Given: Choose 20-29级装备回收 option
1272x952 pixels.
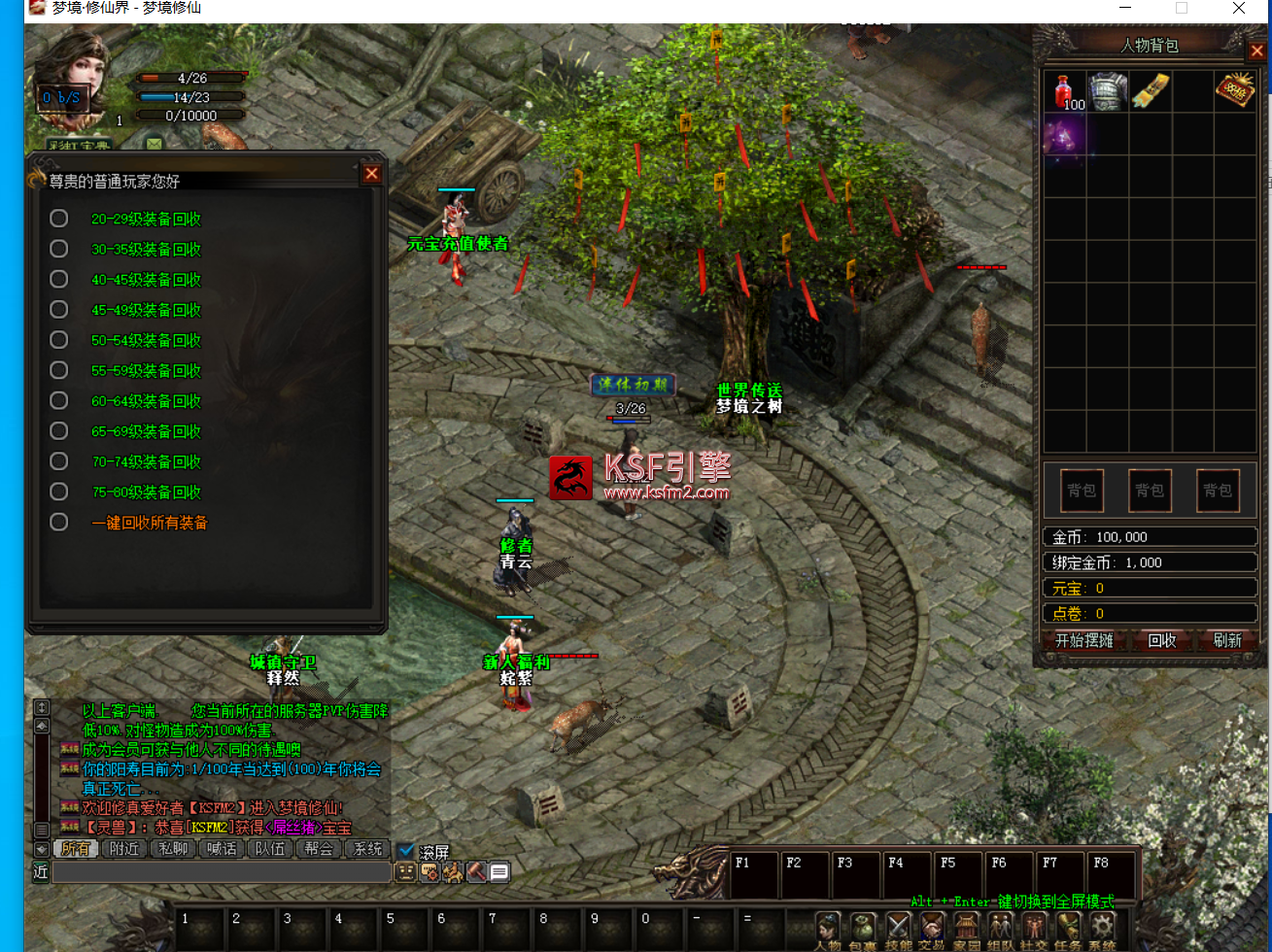Looking at the screenshot, I should (59, 220).
